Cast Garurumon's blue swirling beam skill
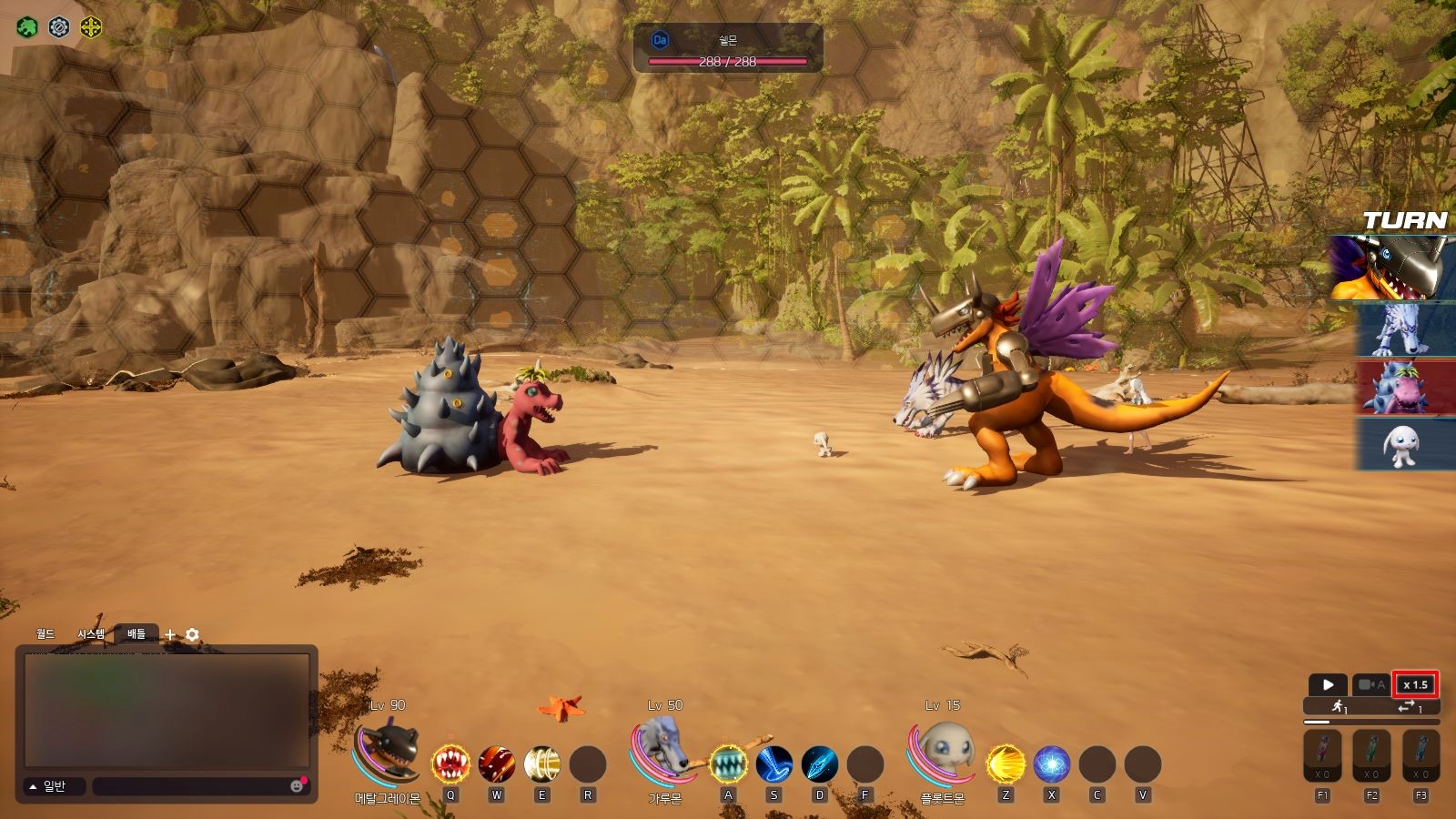 pos(774,764)
